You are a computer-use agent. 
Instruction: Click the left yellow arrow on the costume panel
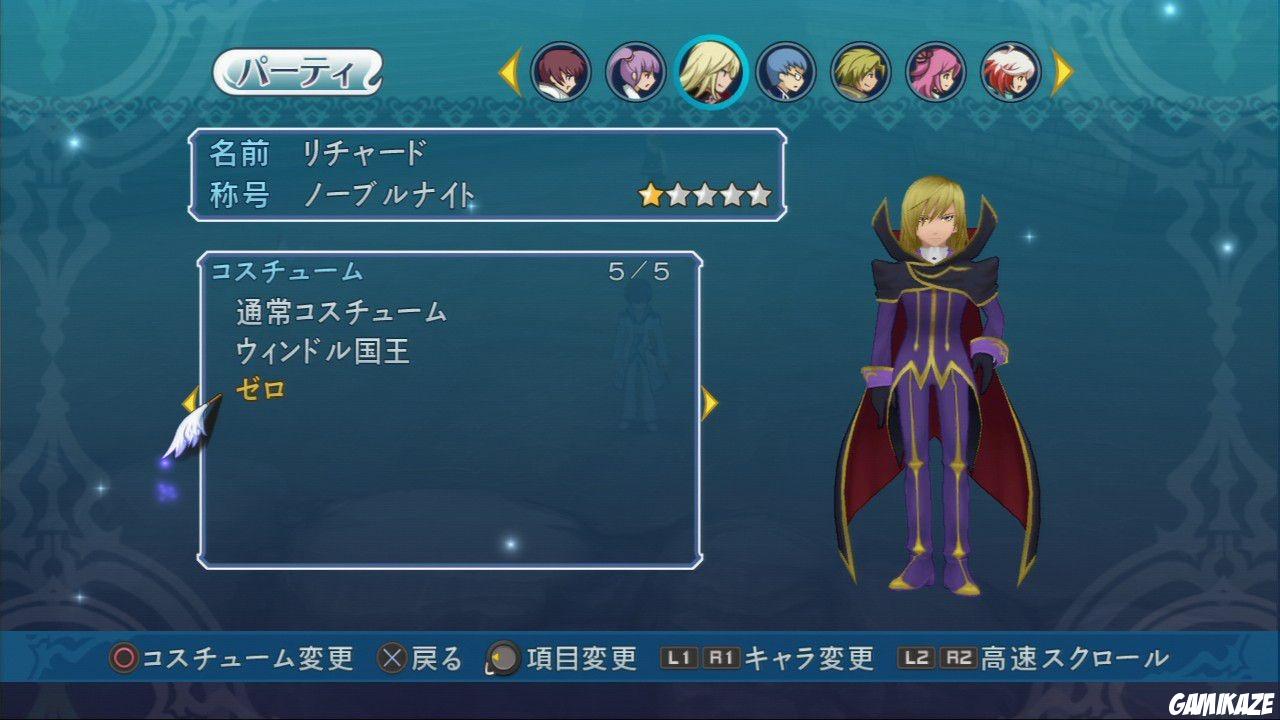coord(190,399)
